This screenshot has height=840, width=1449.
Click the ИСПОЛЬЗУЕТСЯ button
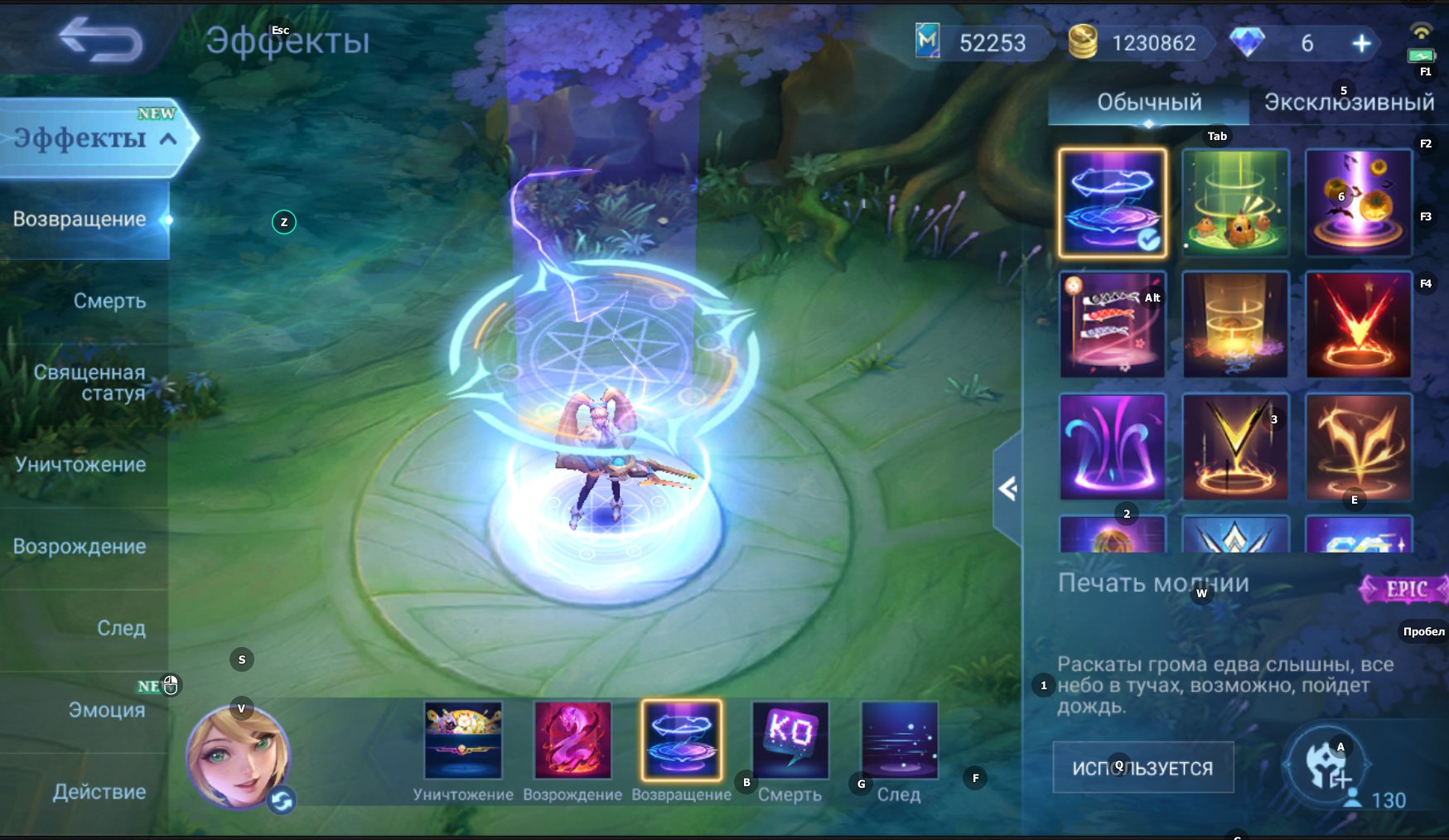point(1142,766)
